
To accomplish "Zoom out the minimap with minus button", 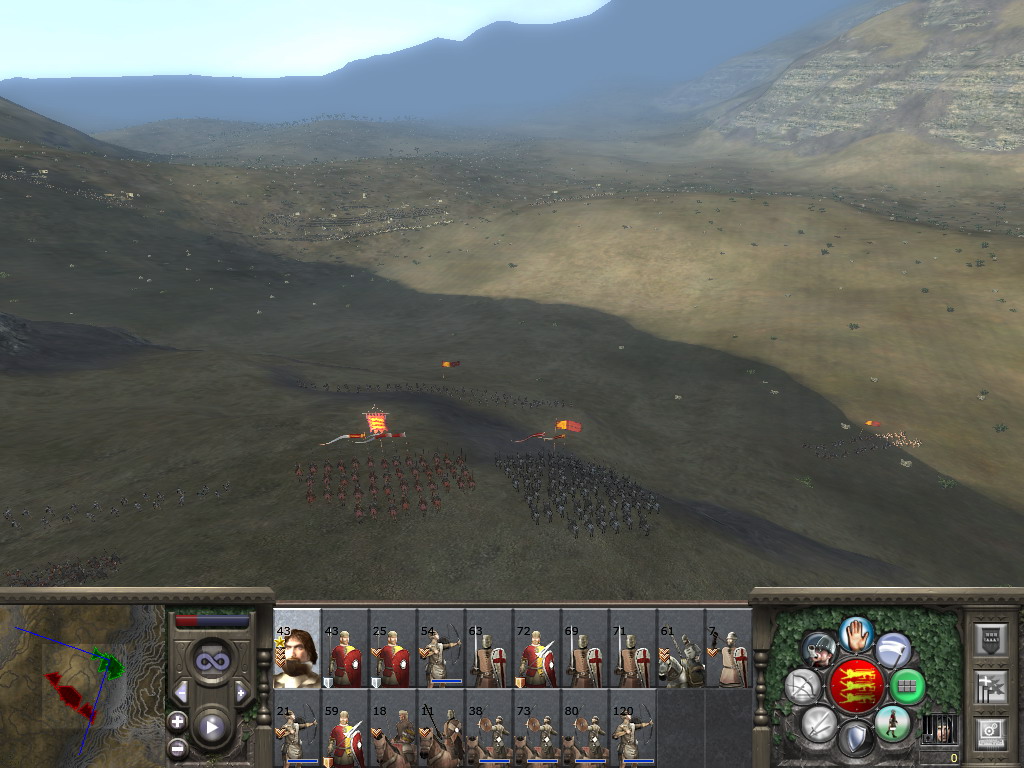I will point(177,746).
